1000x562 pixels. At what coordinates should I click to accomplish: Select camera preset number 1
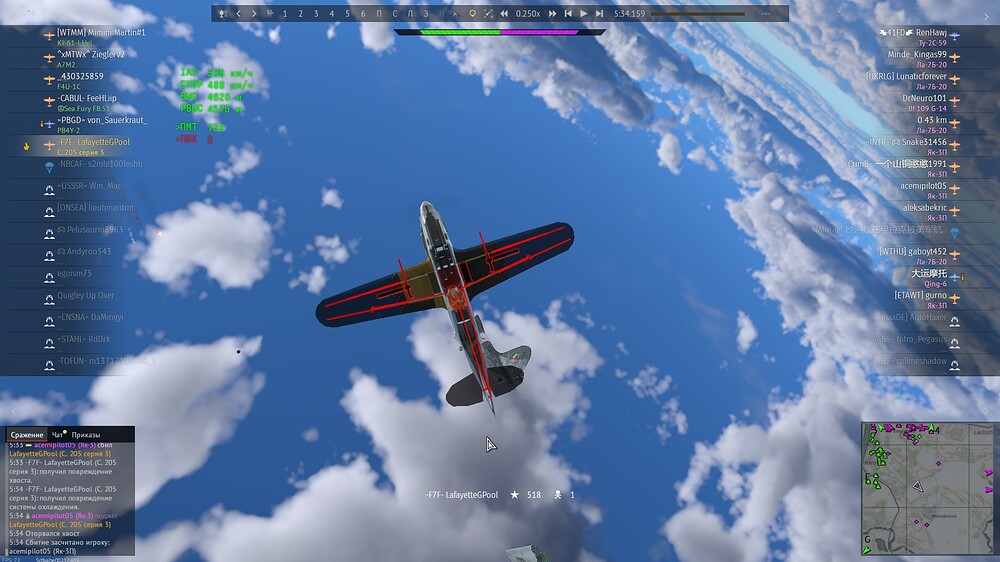[x=285, y=14]
